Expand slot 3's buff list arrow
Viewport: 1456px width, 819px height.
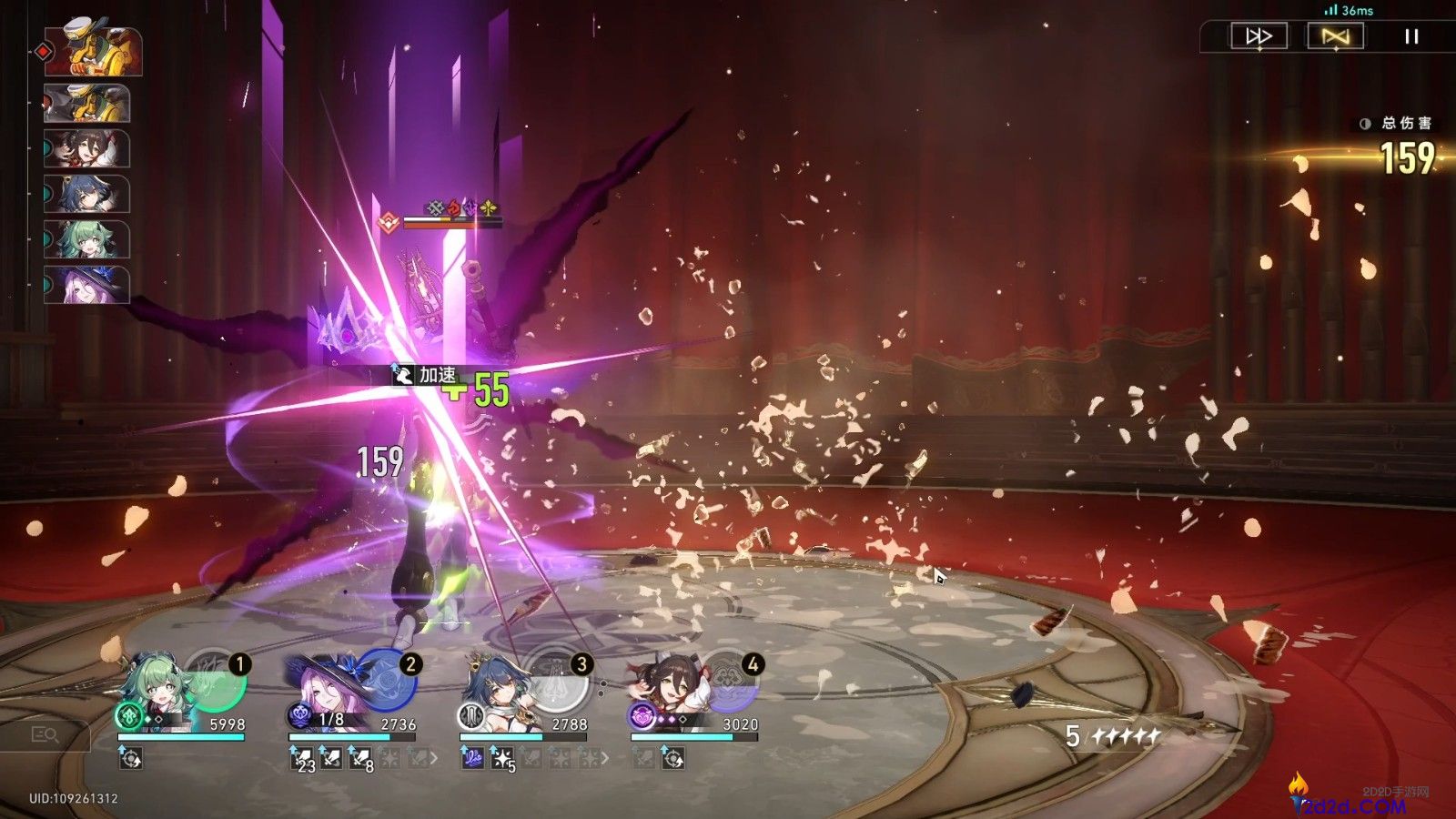tap(605, 757)
